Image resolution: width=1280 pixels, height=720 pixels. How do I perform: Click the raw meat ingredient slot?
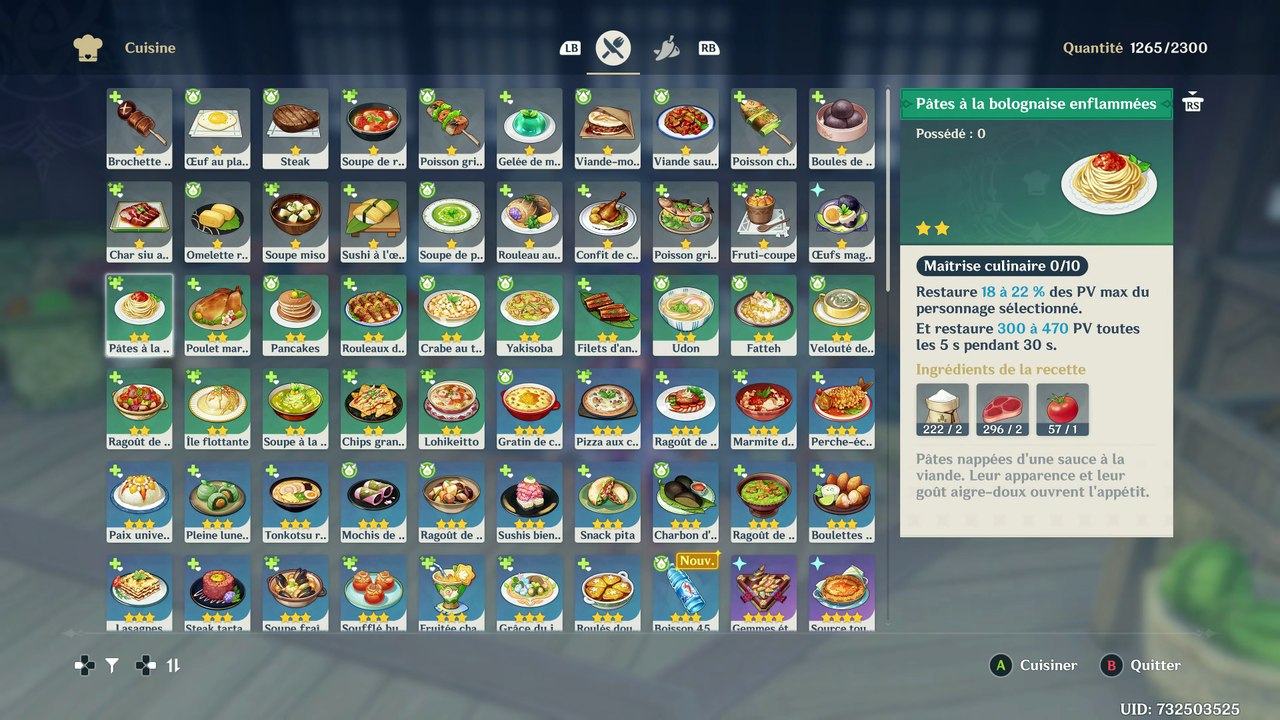[x=1002, y=410]
